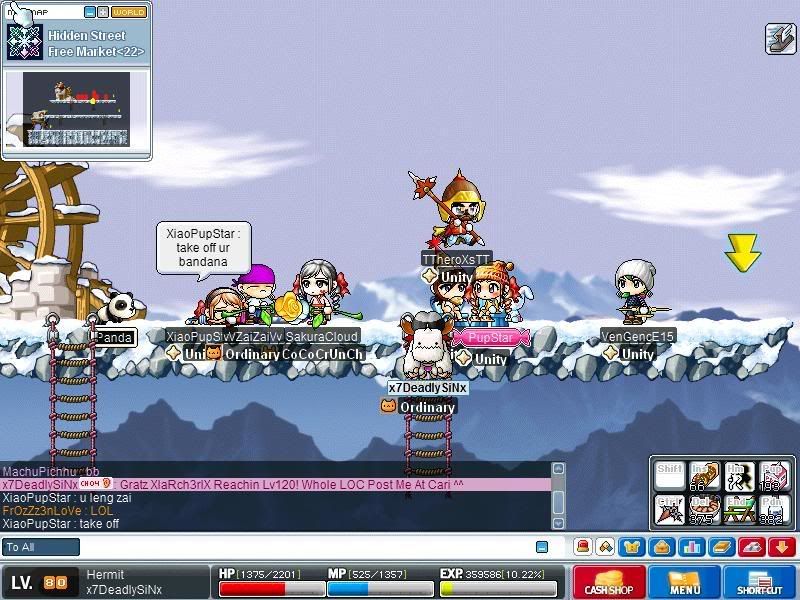Activate the End quickslot chair item

(x=740, y=509)
